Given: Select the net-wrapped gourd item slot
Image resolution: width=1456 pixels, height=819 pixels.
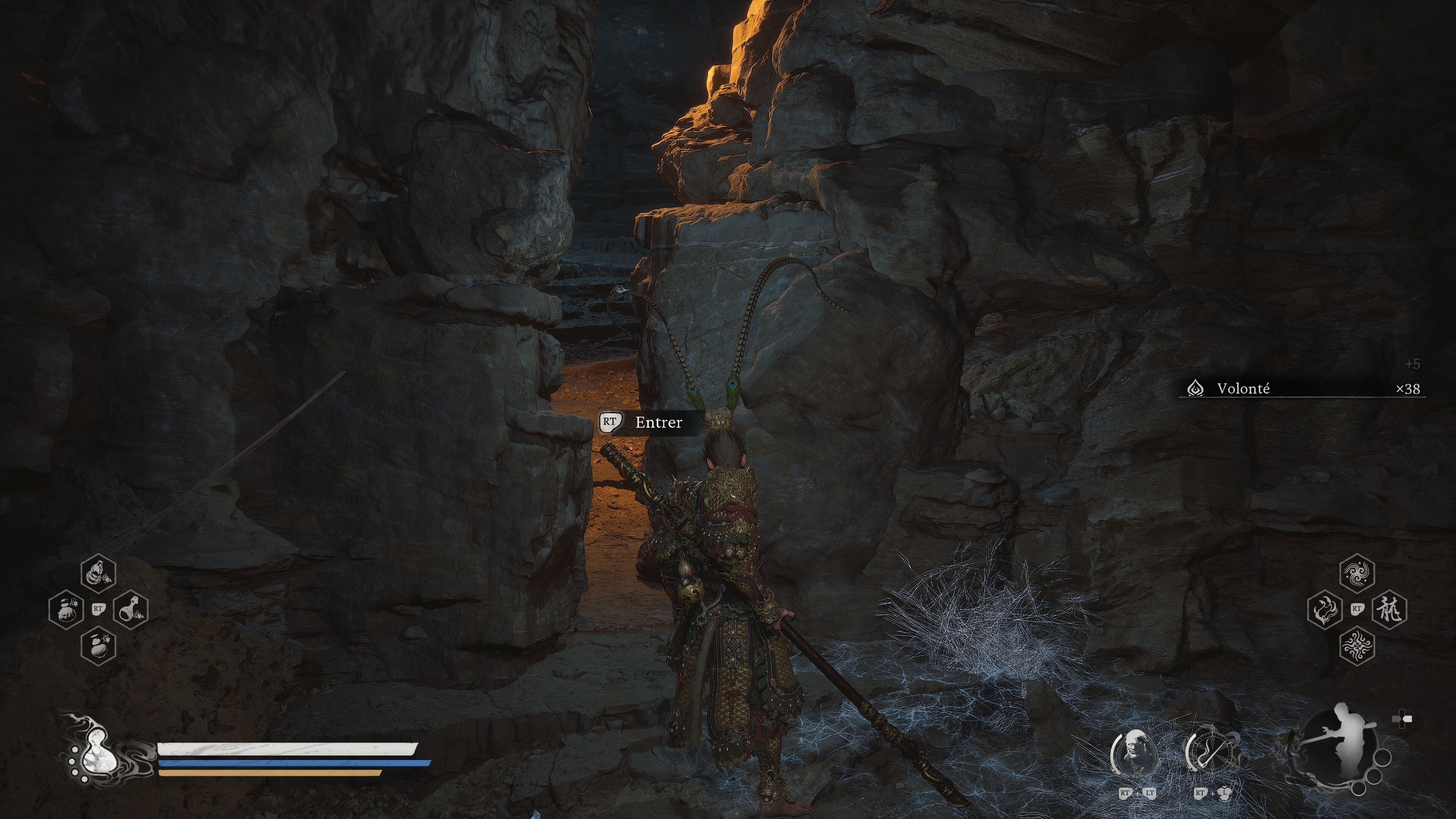Looking at the screenshot, I should [x=99, y=573].
